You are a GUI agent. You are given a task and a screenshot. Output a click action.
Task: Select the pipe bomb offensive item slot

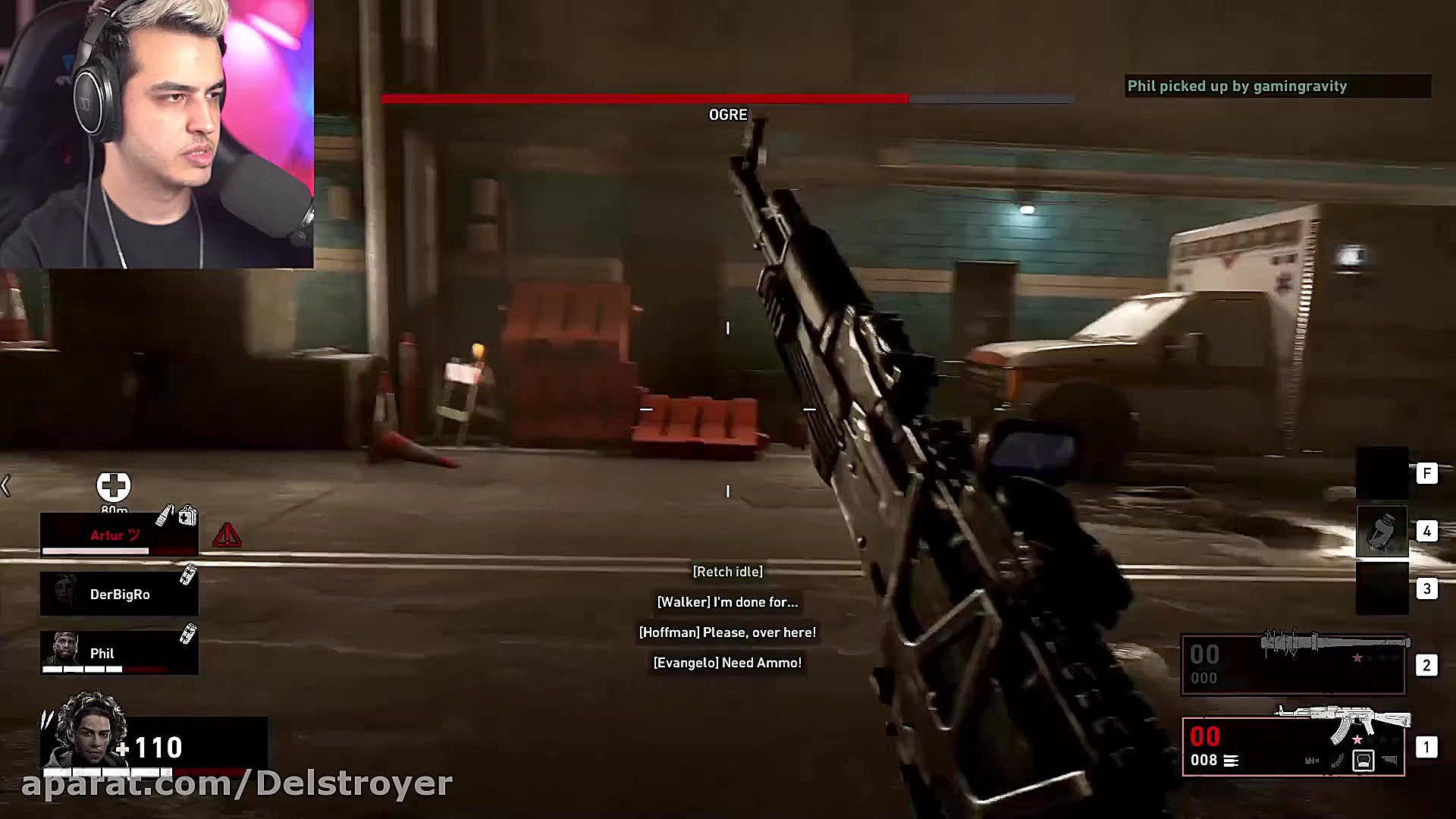[1382, 531]
